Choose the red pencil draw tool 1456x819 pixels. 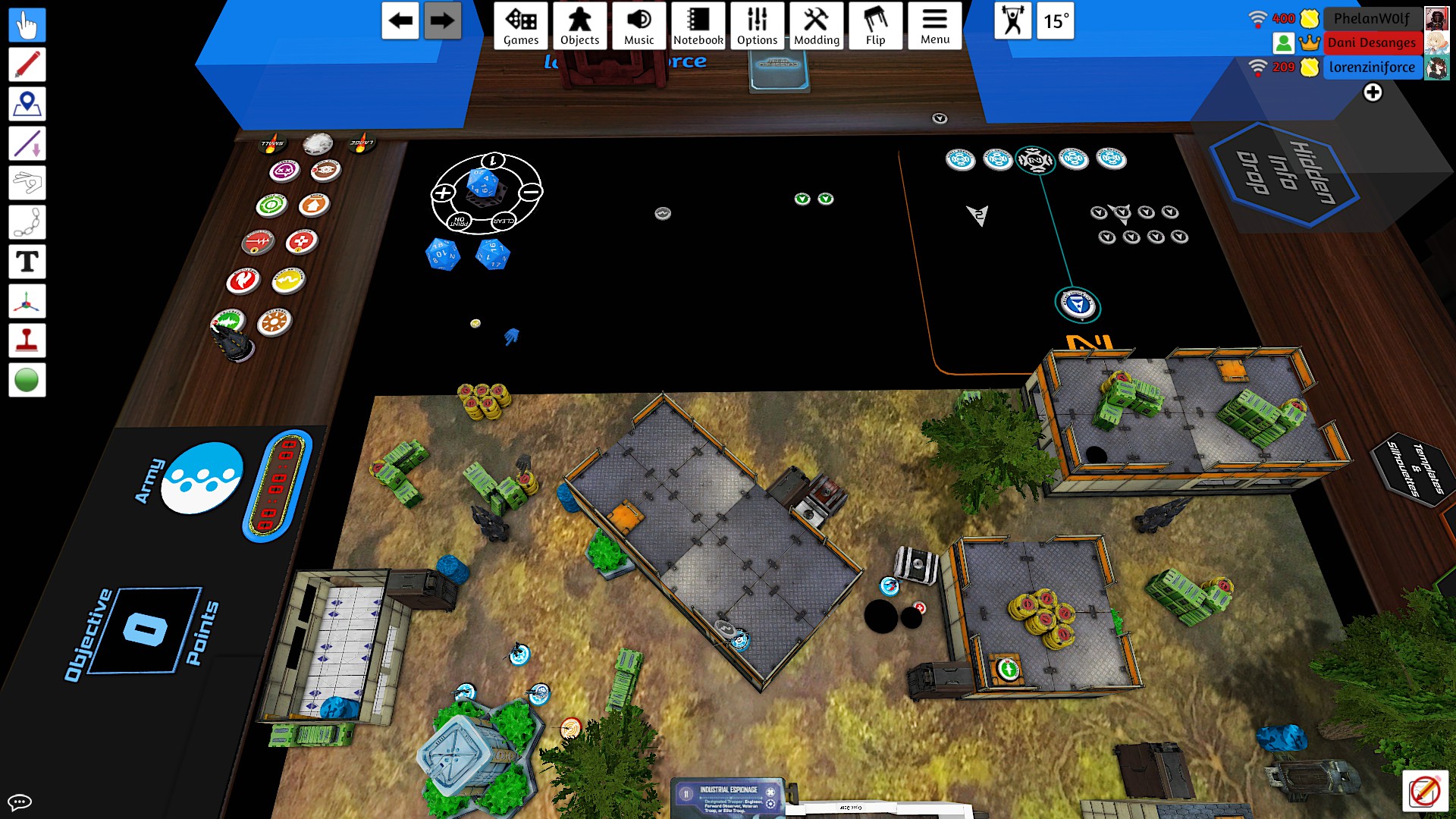coord(27,64)
